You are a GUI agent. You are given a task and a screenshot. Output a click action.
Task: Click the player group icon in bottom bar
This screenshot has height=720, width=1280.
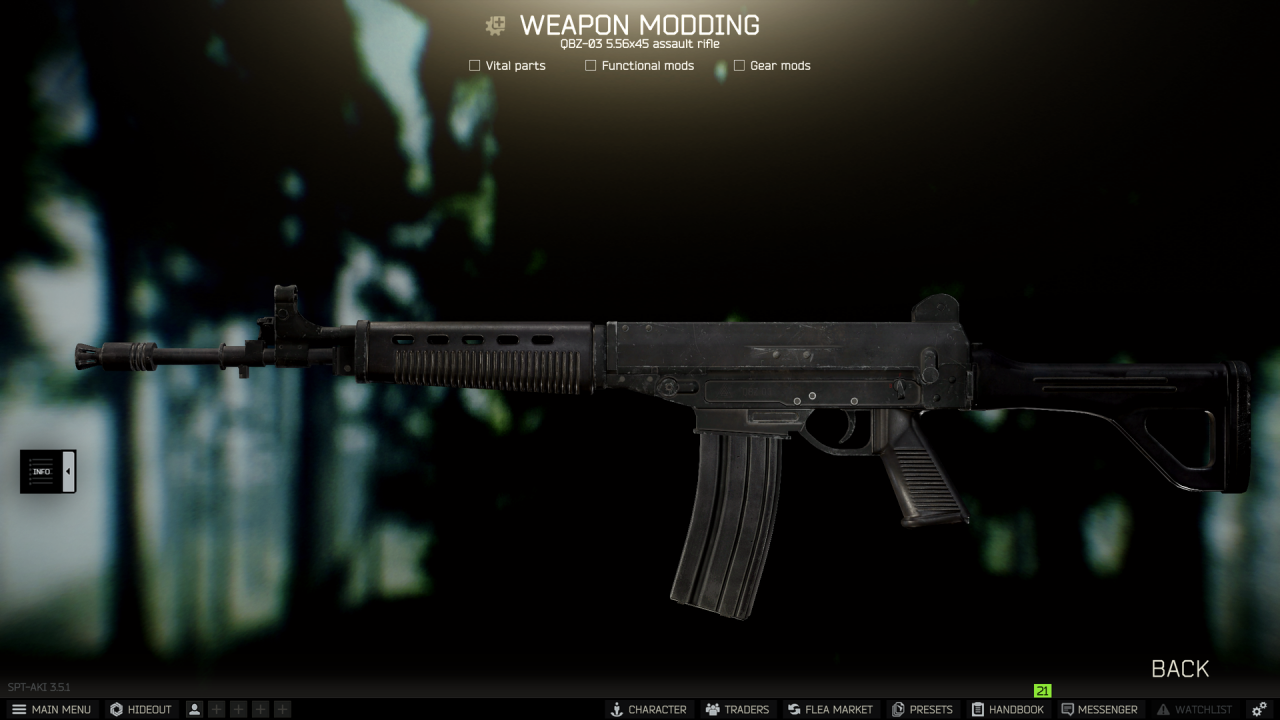click(194, 709)
